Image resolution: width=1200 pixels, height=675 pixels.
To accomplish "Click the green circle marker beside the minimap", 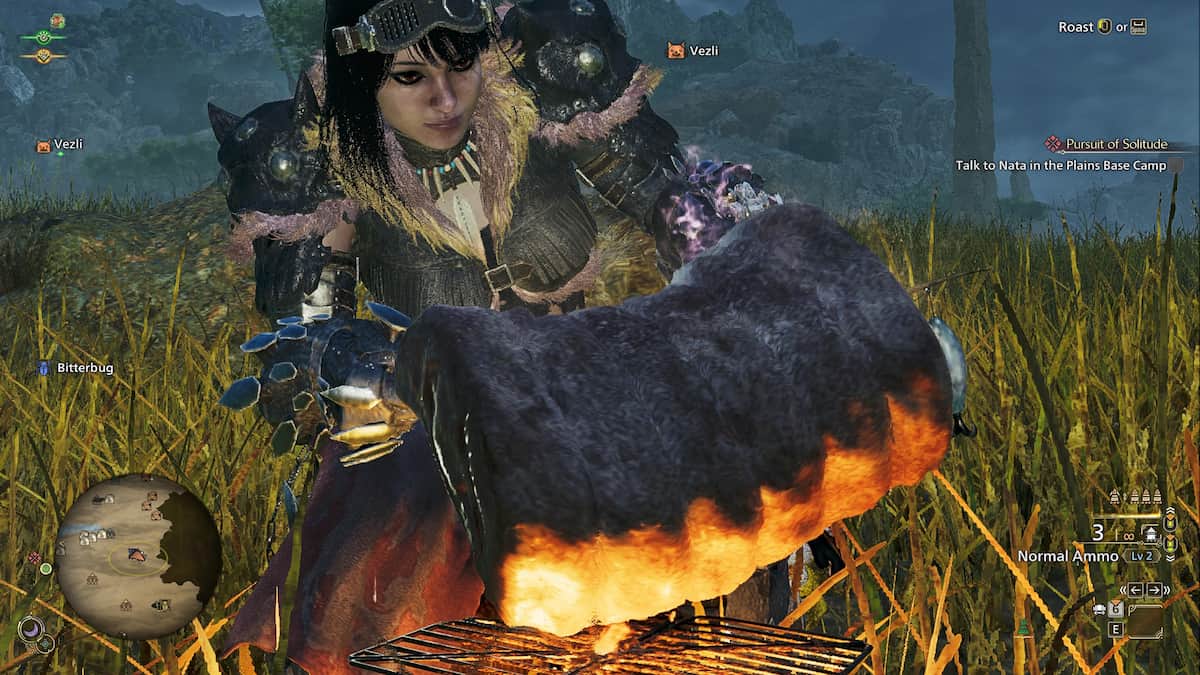I will 46,569.
